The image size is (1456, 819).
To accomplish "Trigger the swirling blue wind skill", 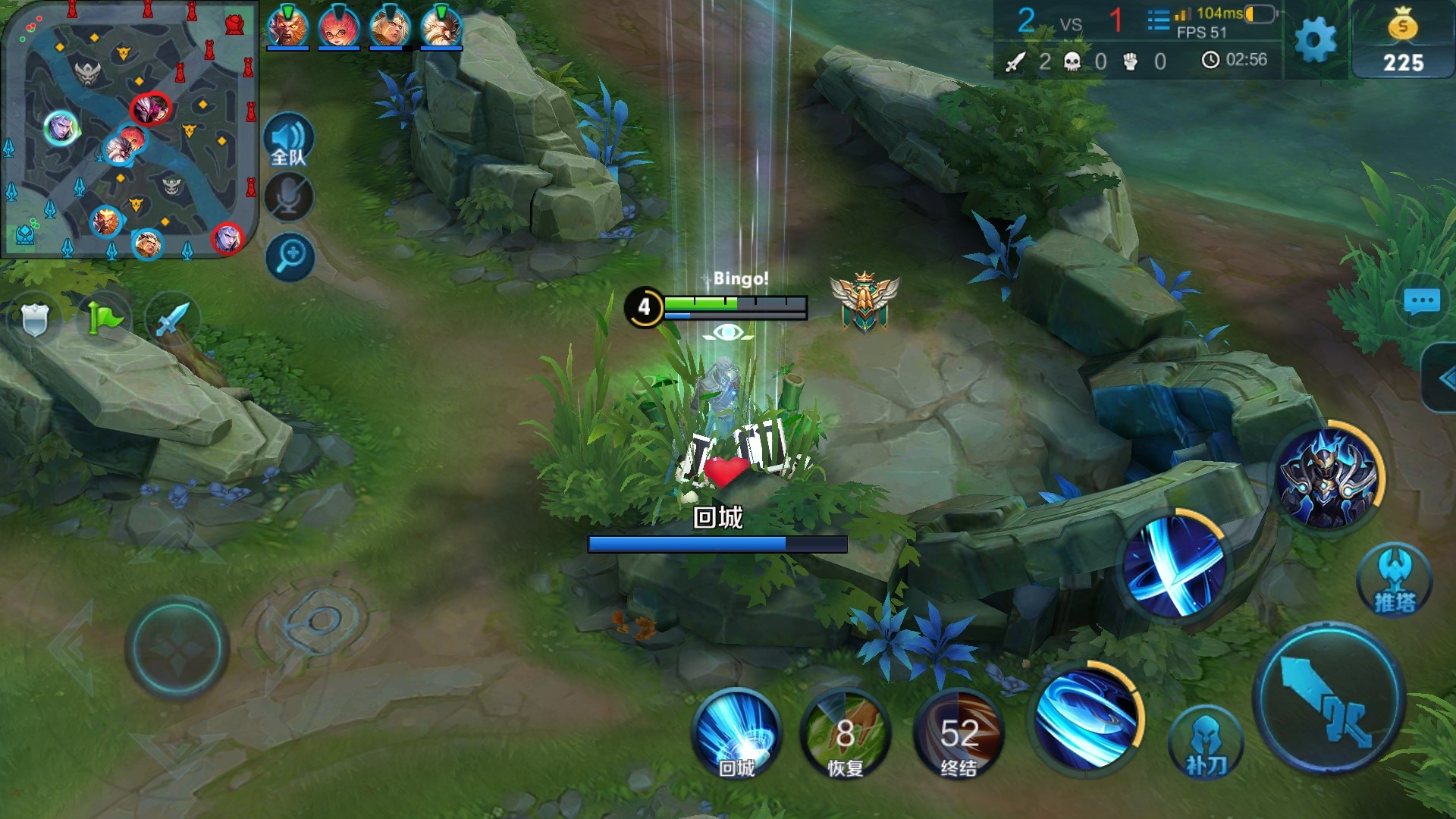I will click(x=1086, y=717).
